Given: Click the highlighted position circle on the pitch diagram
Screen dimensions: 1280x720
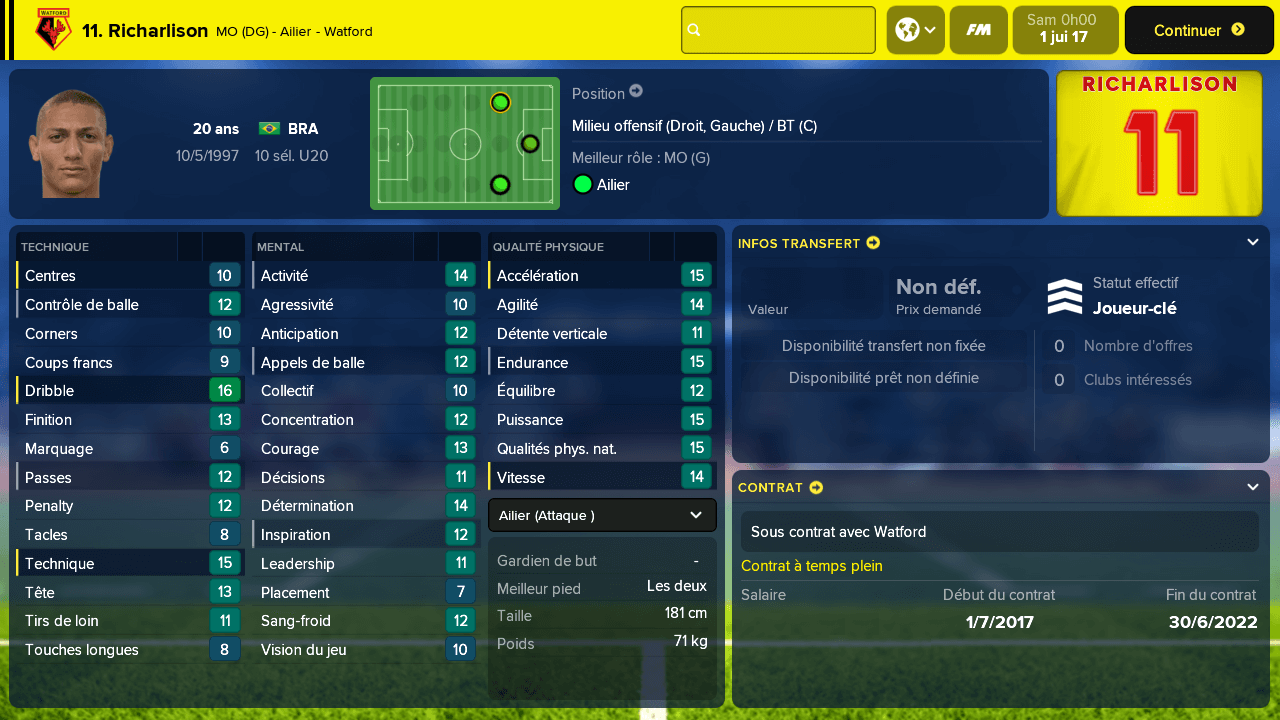Looking at the screenshot, I should pos(500,102).
